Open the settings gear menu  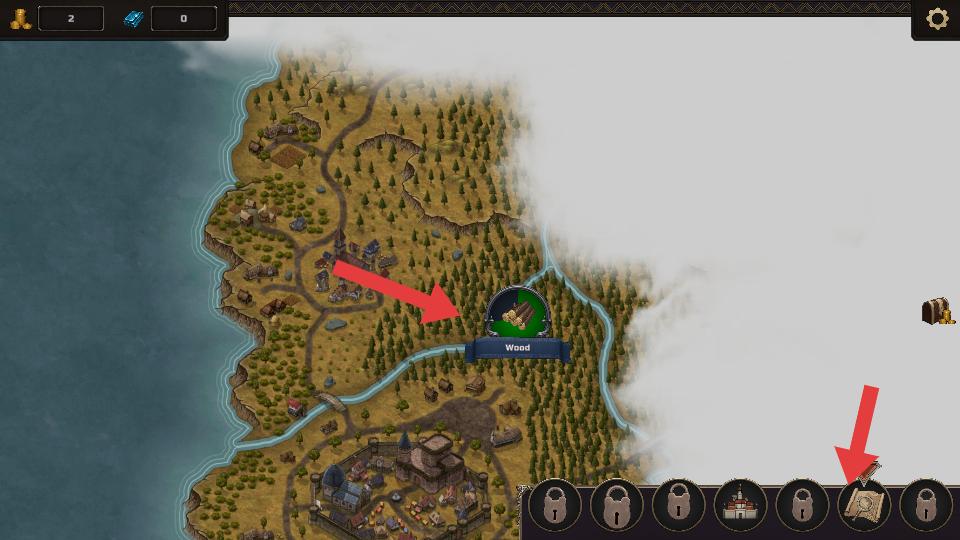tap(937, 19)
